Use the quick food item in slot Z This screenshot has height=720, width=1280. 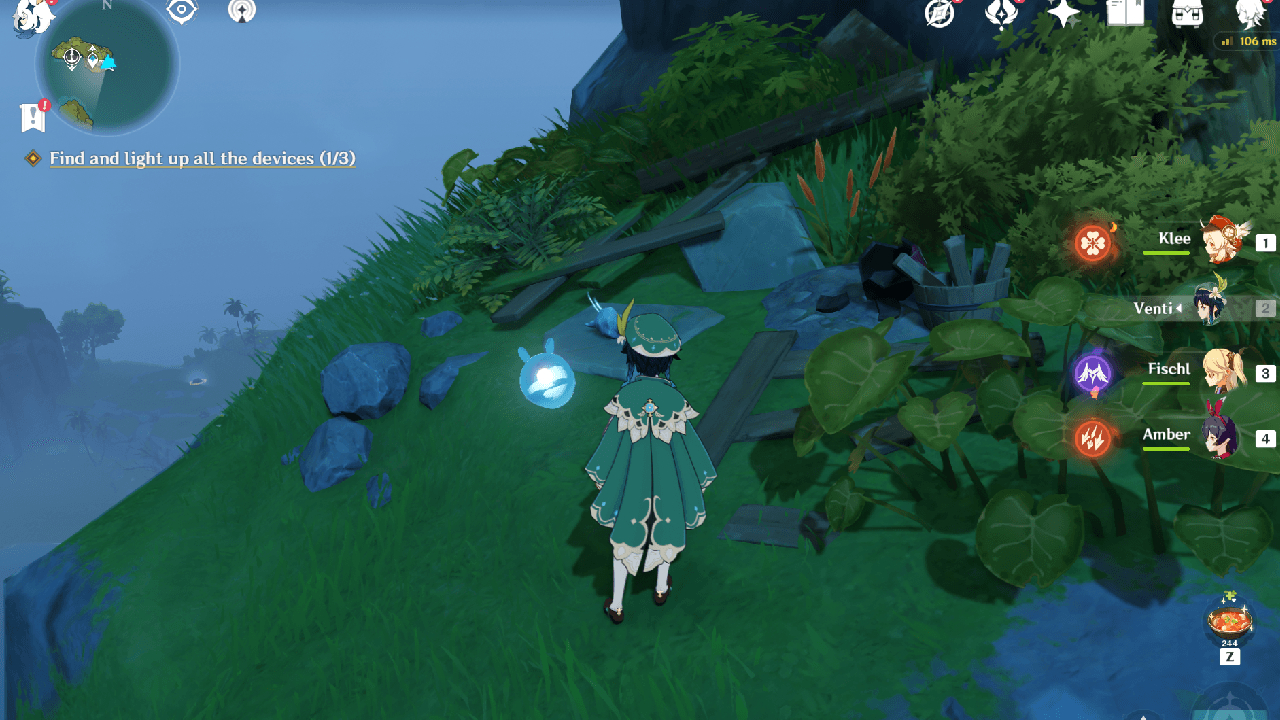(x=1228, y=621)
